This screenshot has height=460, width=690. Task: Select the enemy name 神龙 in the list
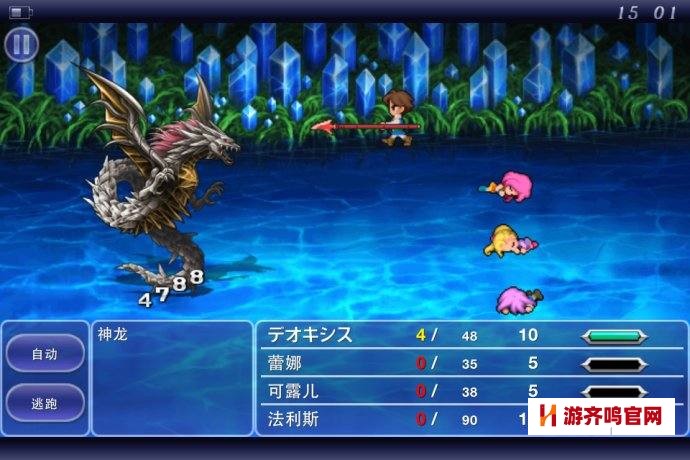[114, 335]
